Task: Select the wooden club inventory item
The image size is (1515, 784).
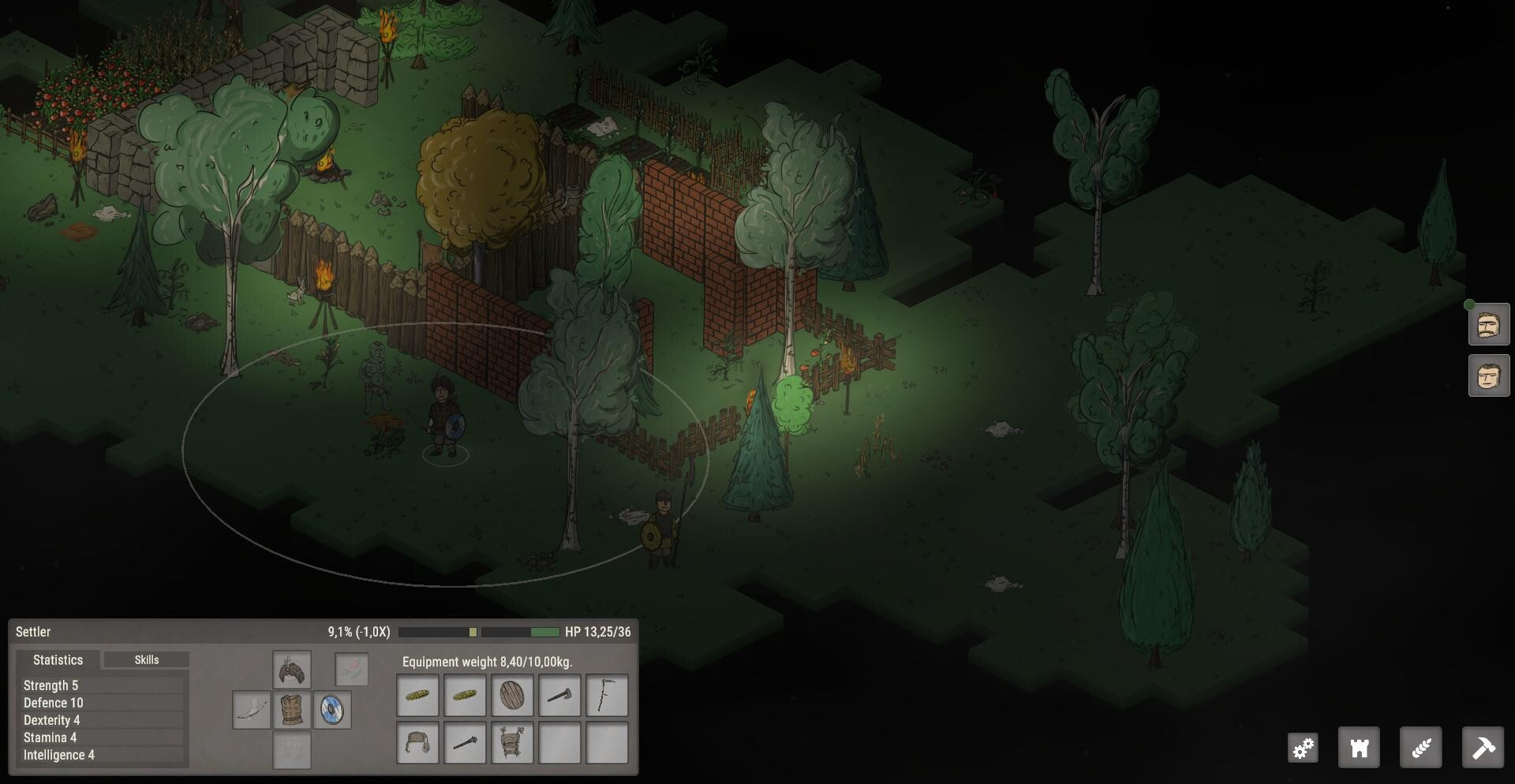Action: point(465,743)
